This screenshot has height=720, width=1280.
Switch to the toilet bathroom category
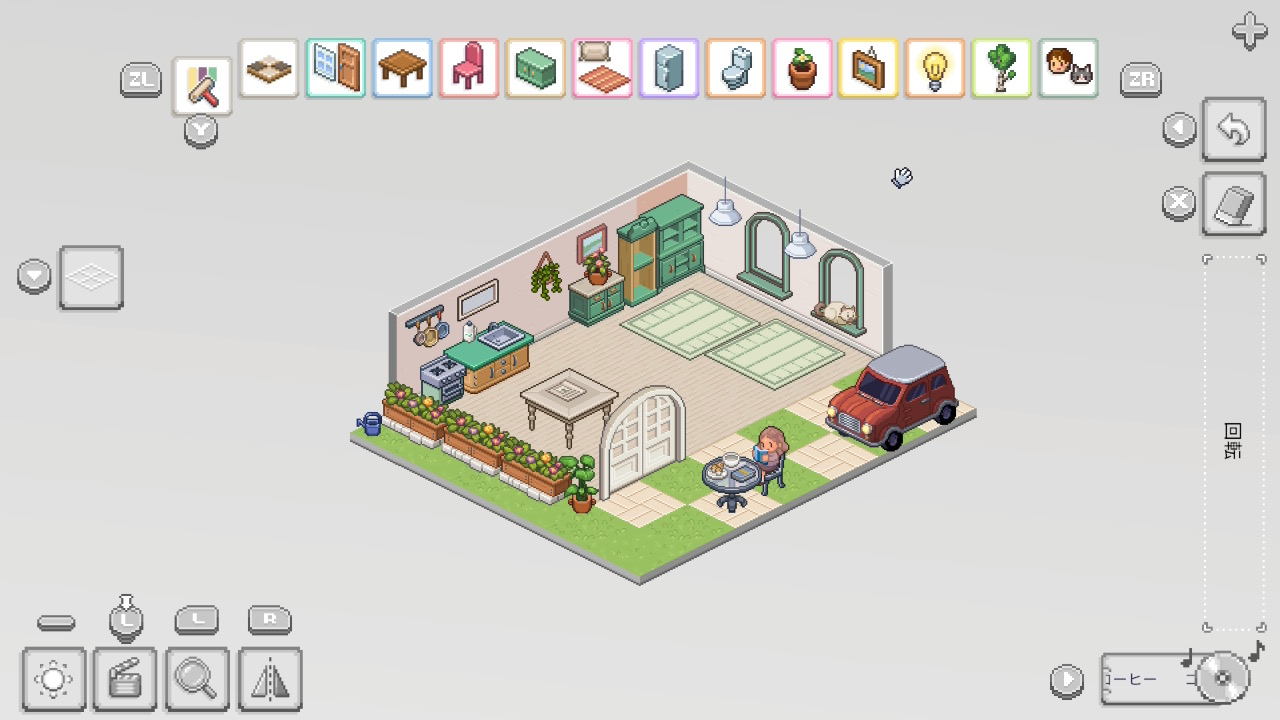coord(735,68)
